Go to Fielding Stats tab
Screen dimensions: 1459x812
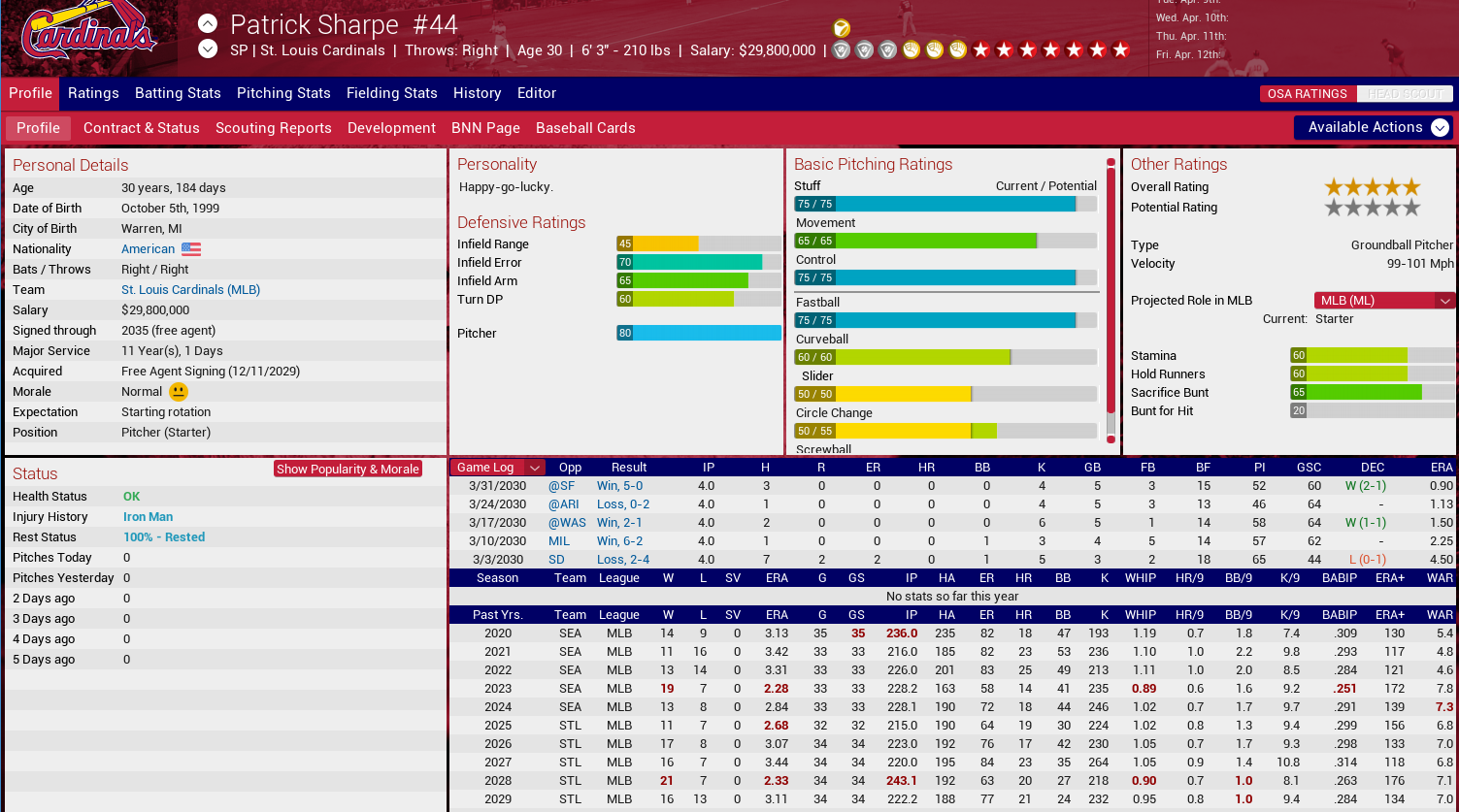click(x=392, y=93)
